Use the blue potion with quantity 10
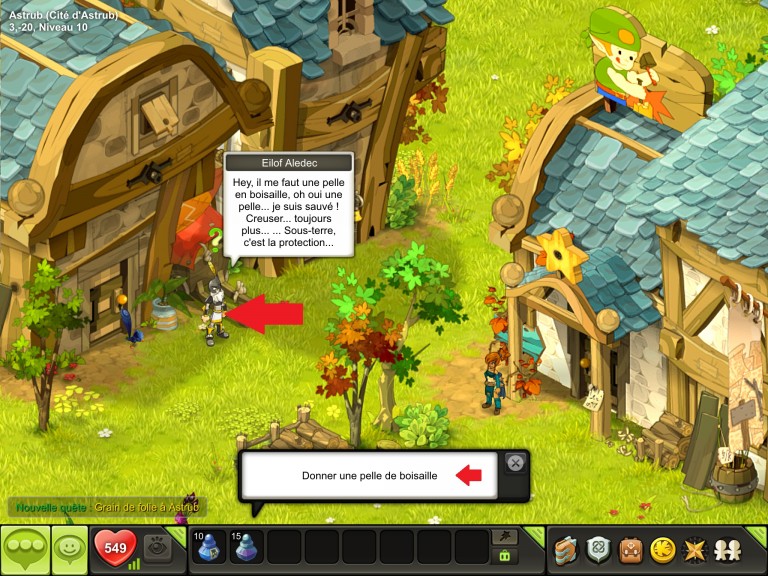 [x=209, y=548]
